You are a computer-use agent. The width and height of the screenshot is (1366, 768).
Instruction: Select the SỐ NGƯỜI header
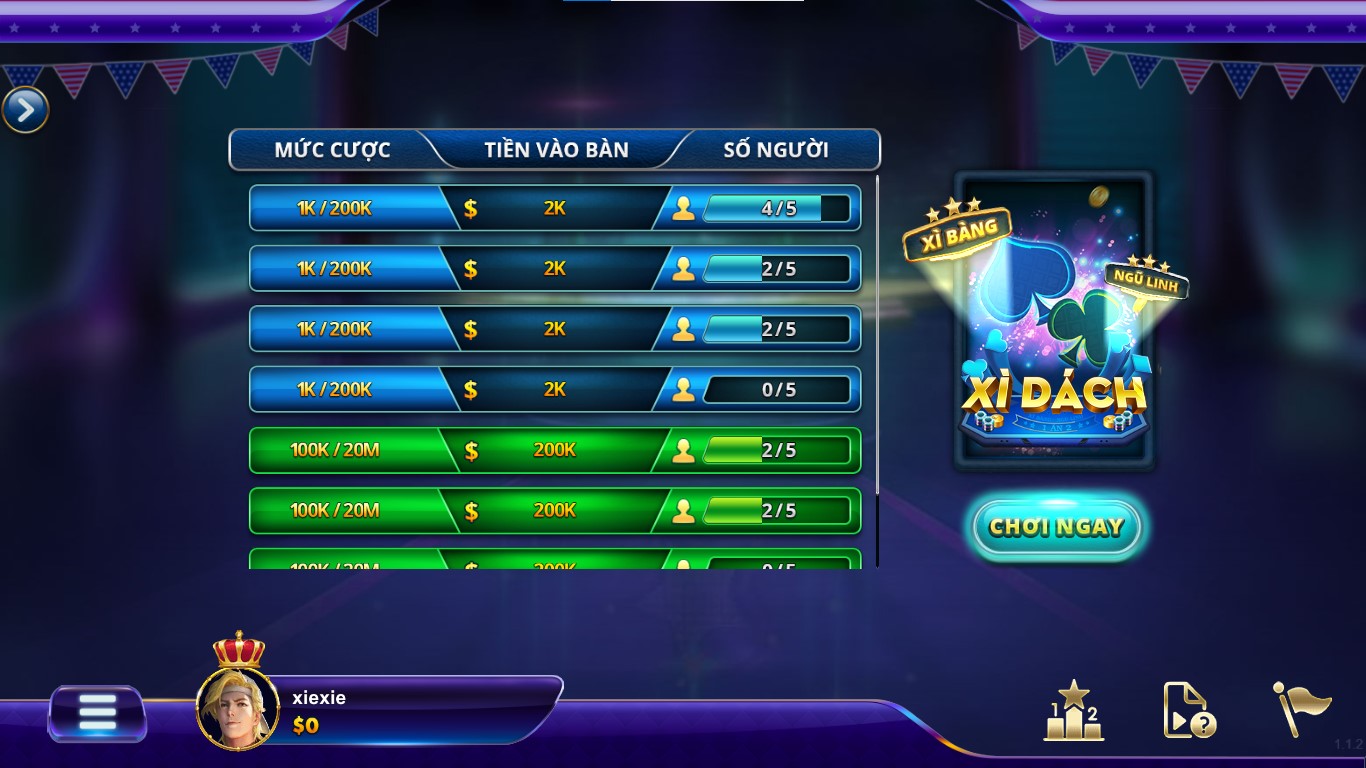tap(777, 149)
